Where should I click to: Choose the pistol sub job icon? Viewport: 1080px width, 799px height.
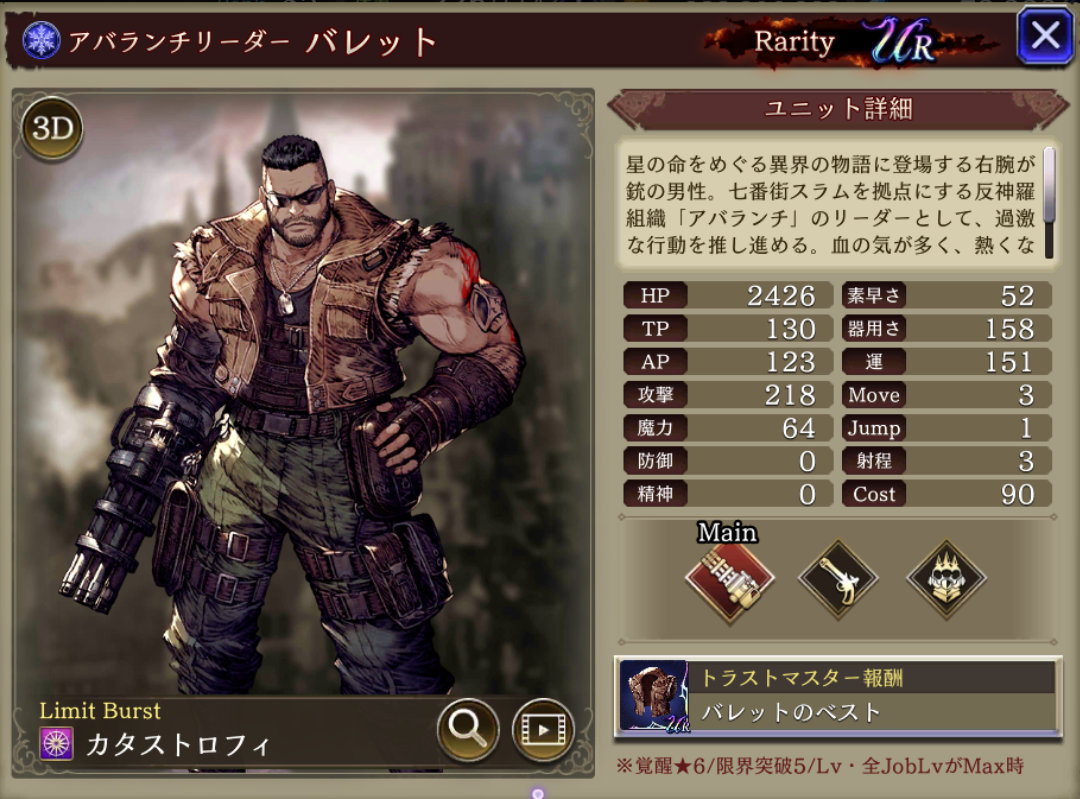[x=838, y=579]
